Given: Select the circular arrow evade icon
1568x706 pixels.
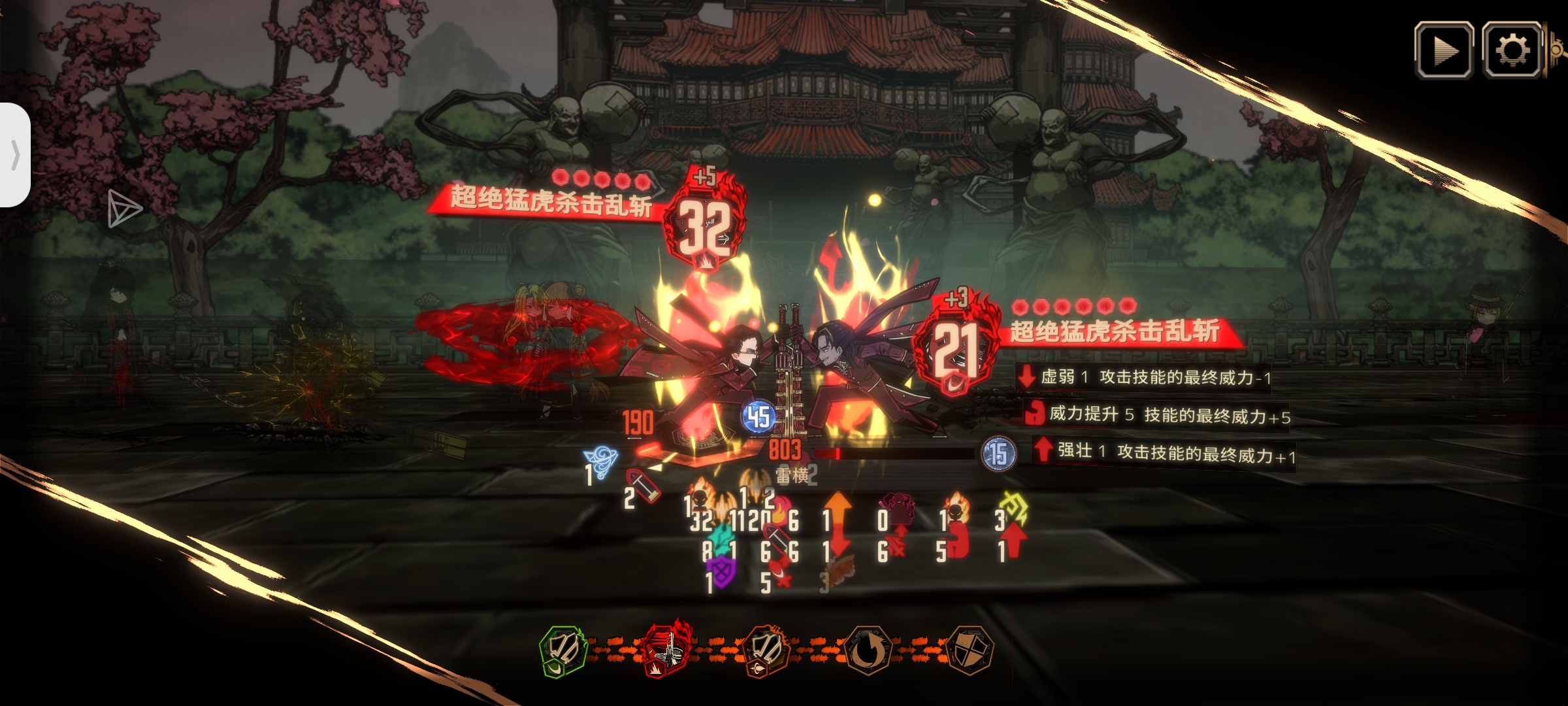Looking at the screenshot, I should [867, 650].
